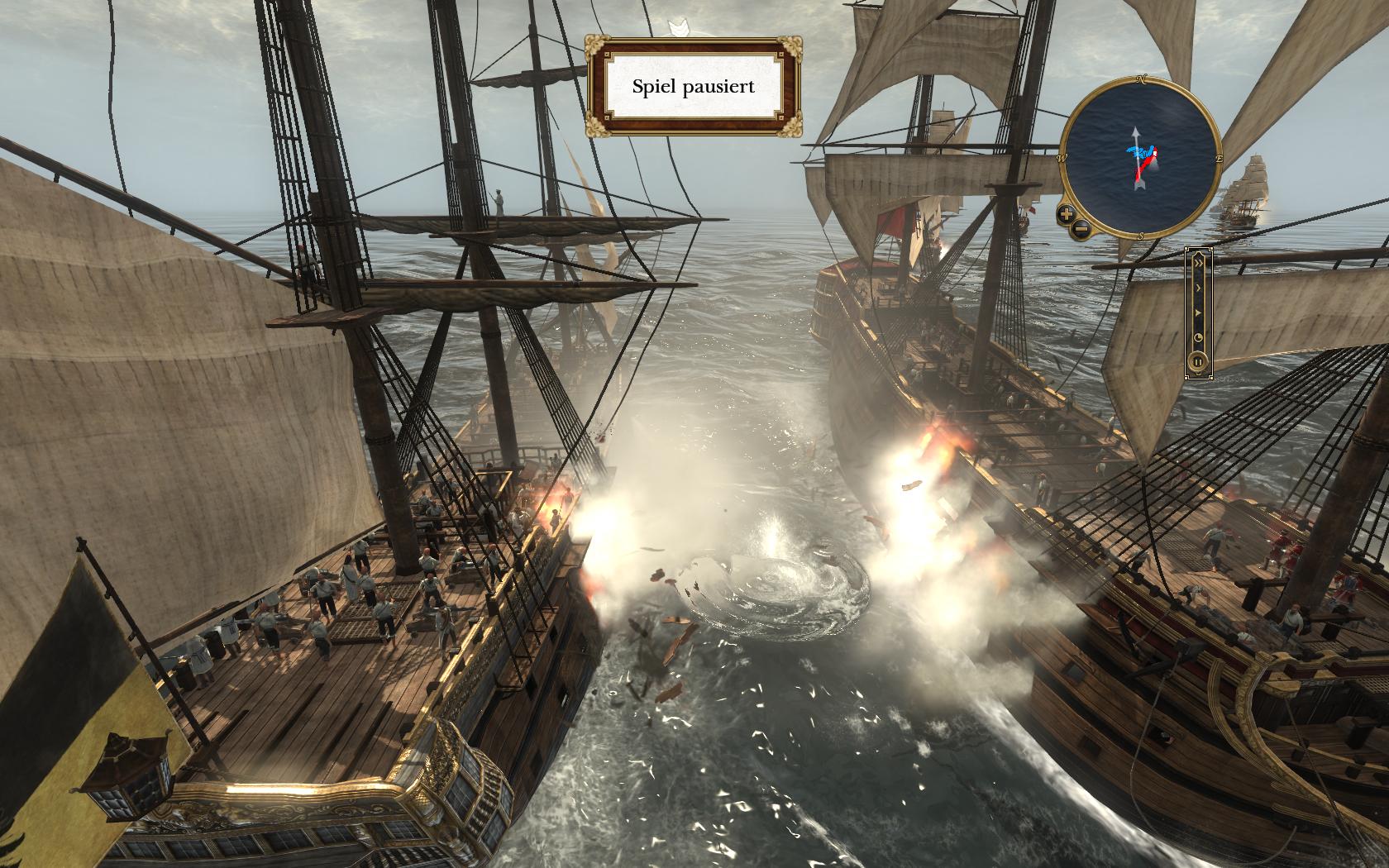Viewport: 1389px width, 868px height.
Task: Choose the single-chevron fast speed
Action: pos(1196,288)
